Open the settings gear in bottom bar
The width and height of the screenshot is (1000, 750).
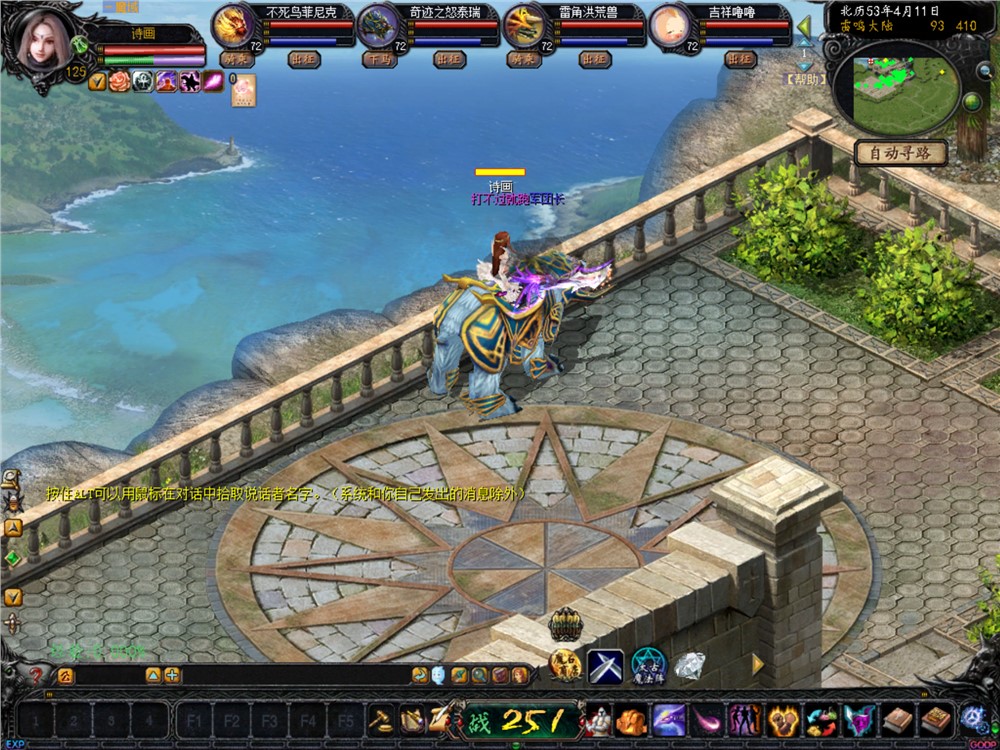[x=972, y=718]
